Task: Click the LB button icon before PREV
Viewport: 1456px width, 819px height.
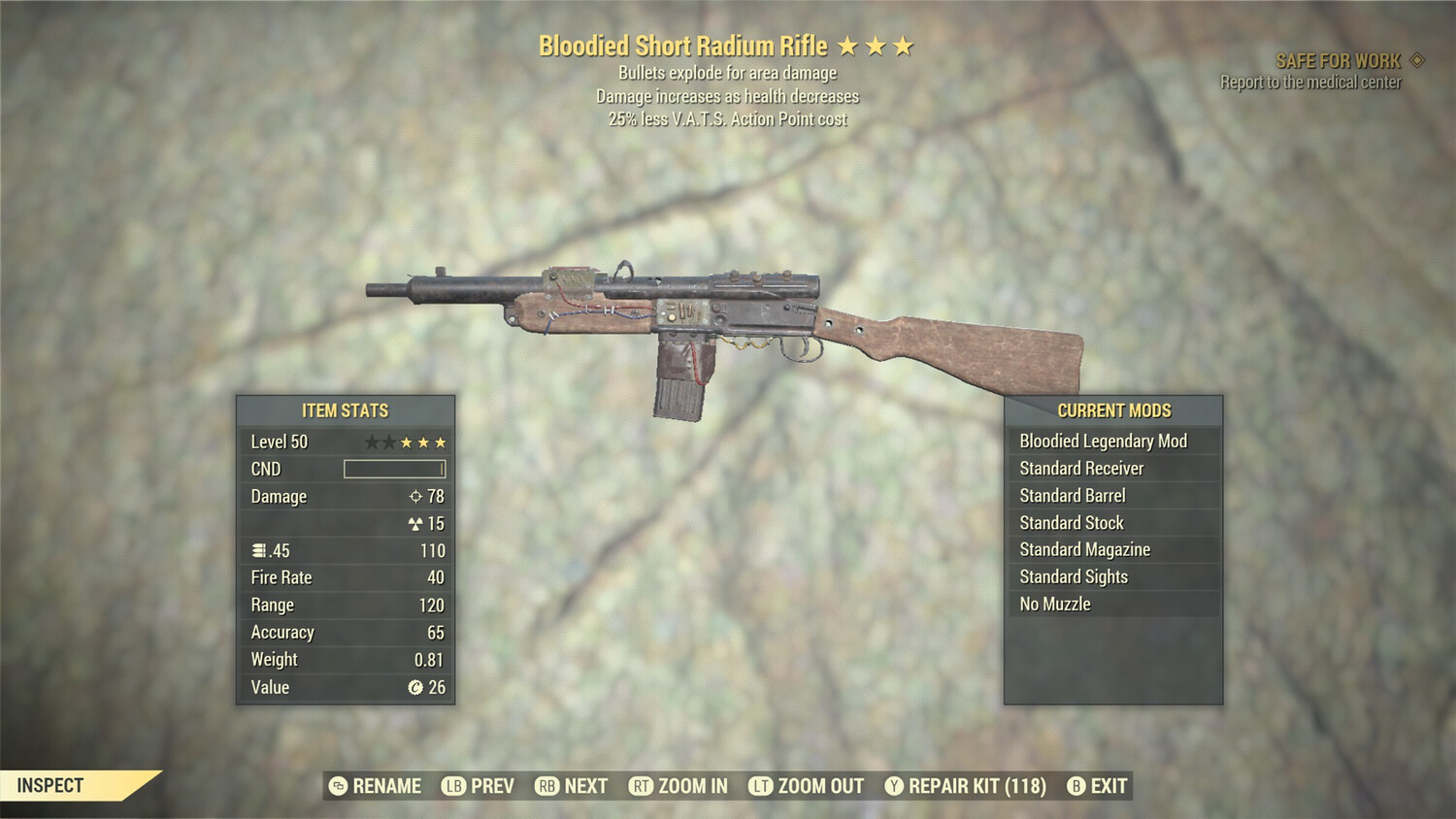Action: point(452,786)
